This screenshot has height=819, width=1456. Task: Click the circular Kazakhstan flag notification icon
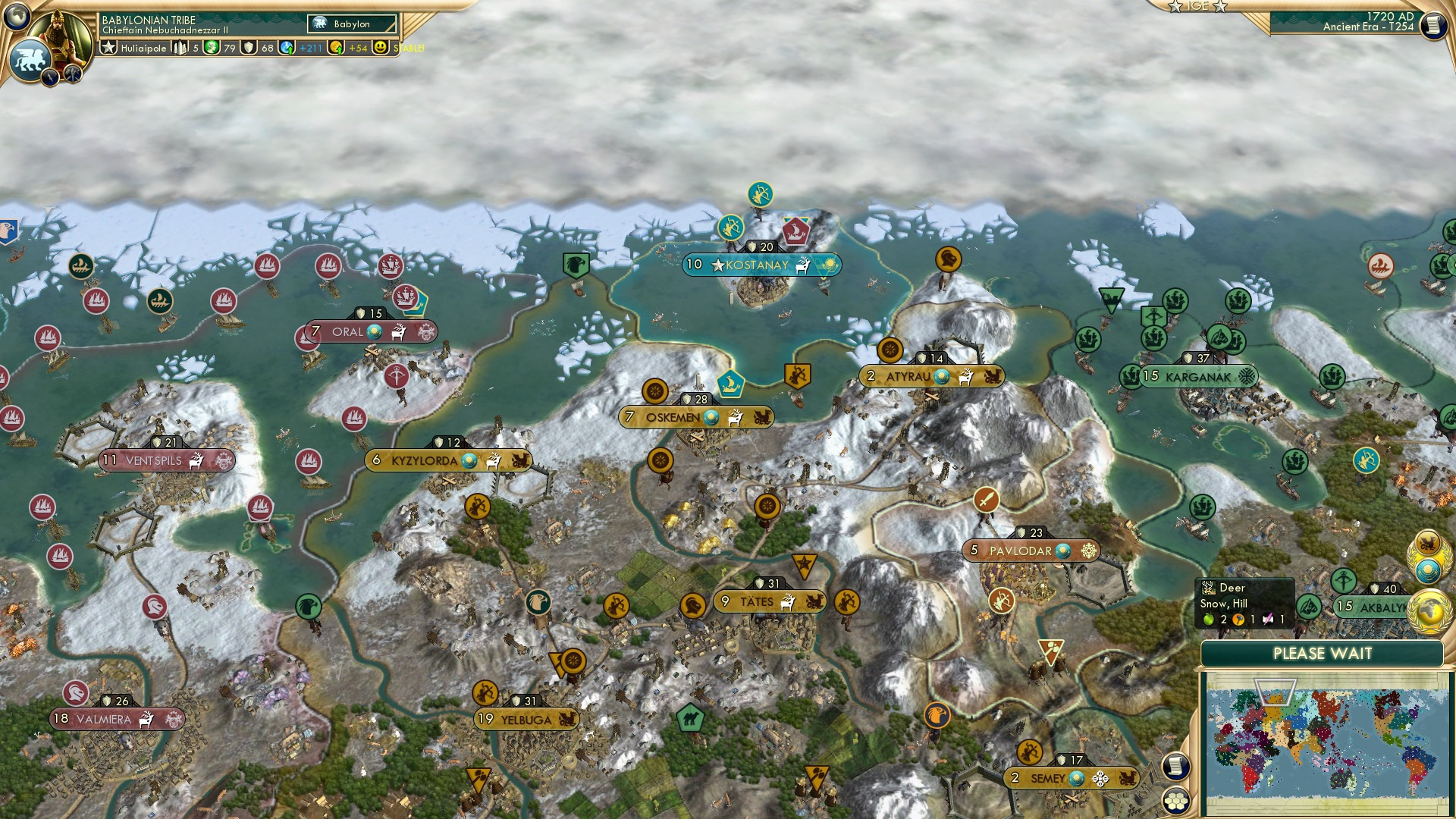click(1426, 570)
